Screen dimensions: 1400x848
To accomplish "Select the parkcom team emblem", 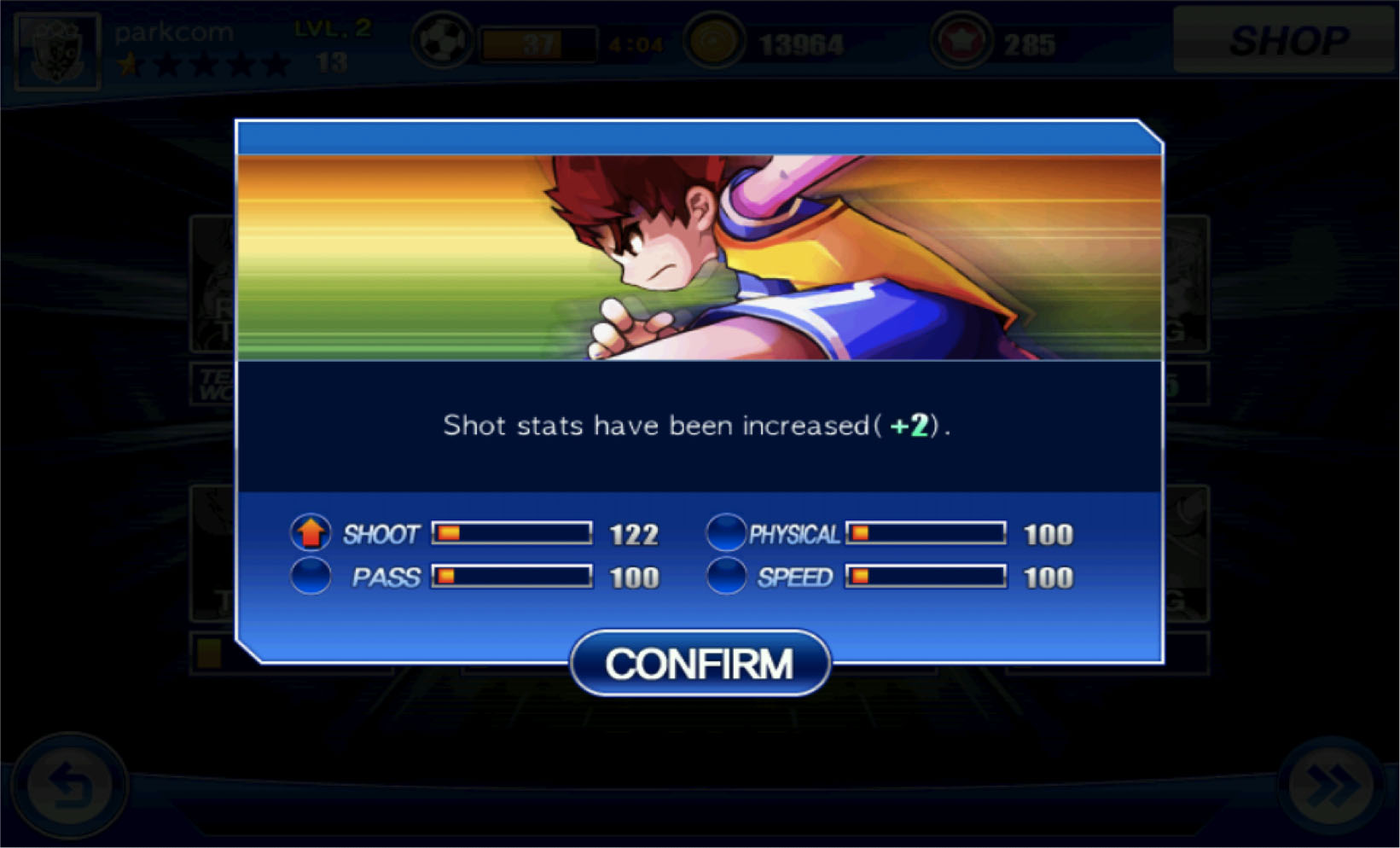I will tap(58, 51).
